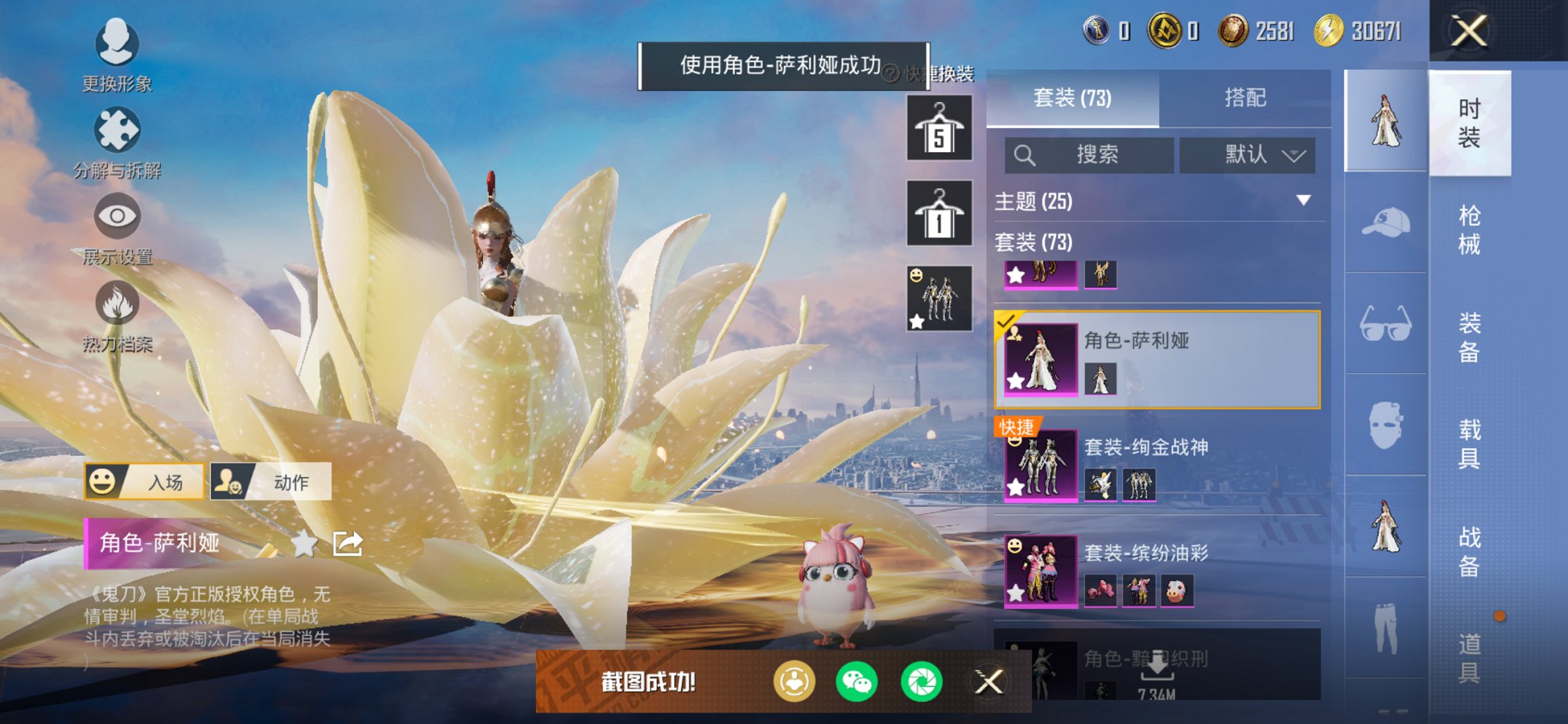The height and width of the screenshot is (724, 1568).
Task: Share the screenshot to WeChat
Action: point(857,682)
